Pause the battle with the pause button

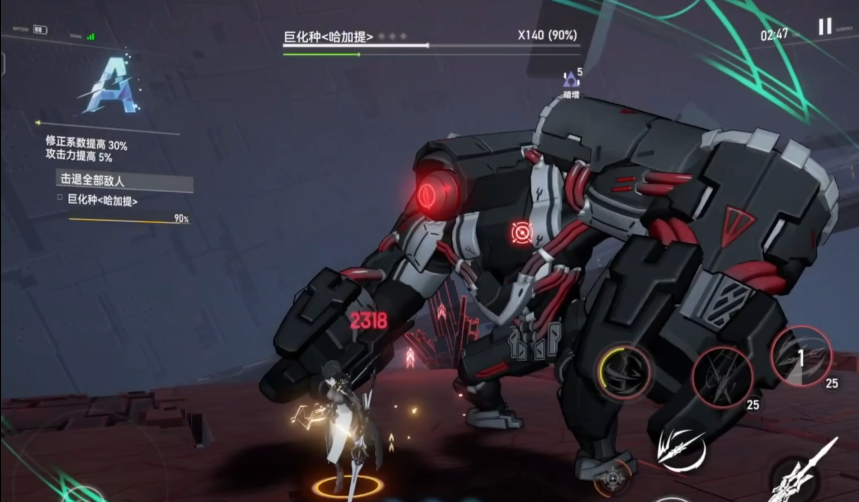[x=825, y=27]
